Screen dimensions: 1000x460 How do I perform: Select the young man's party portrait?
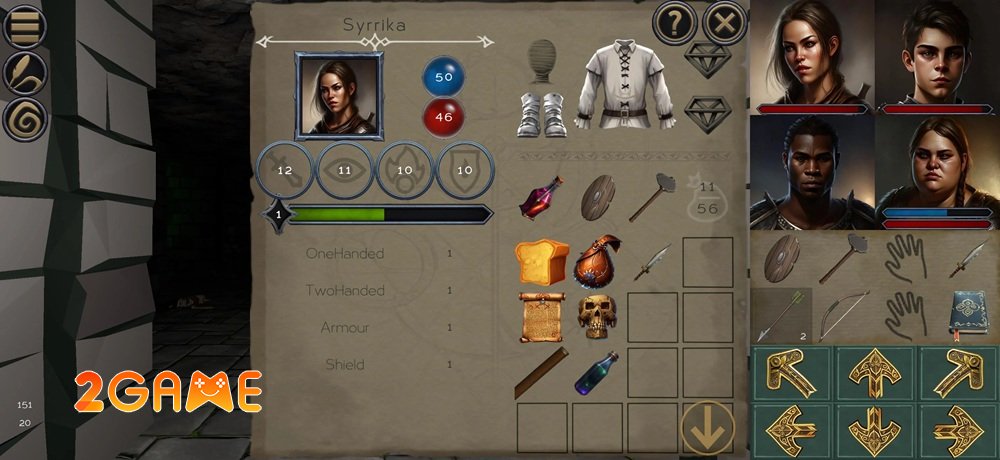click(x=937, y=55)
